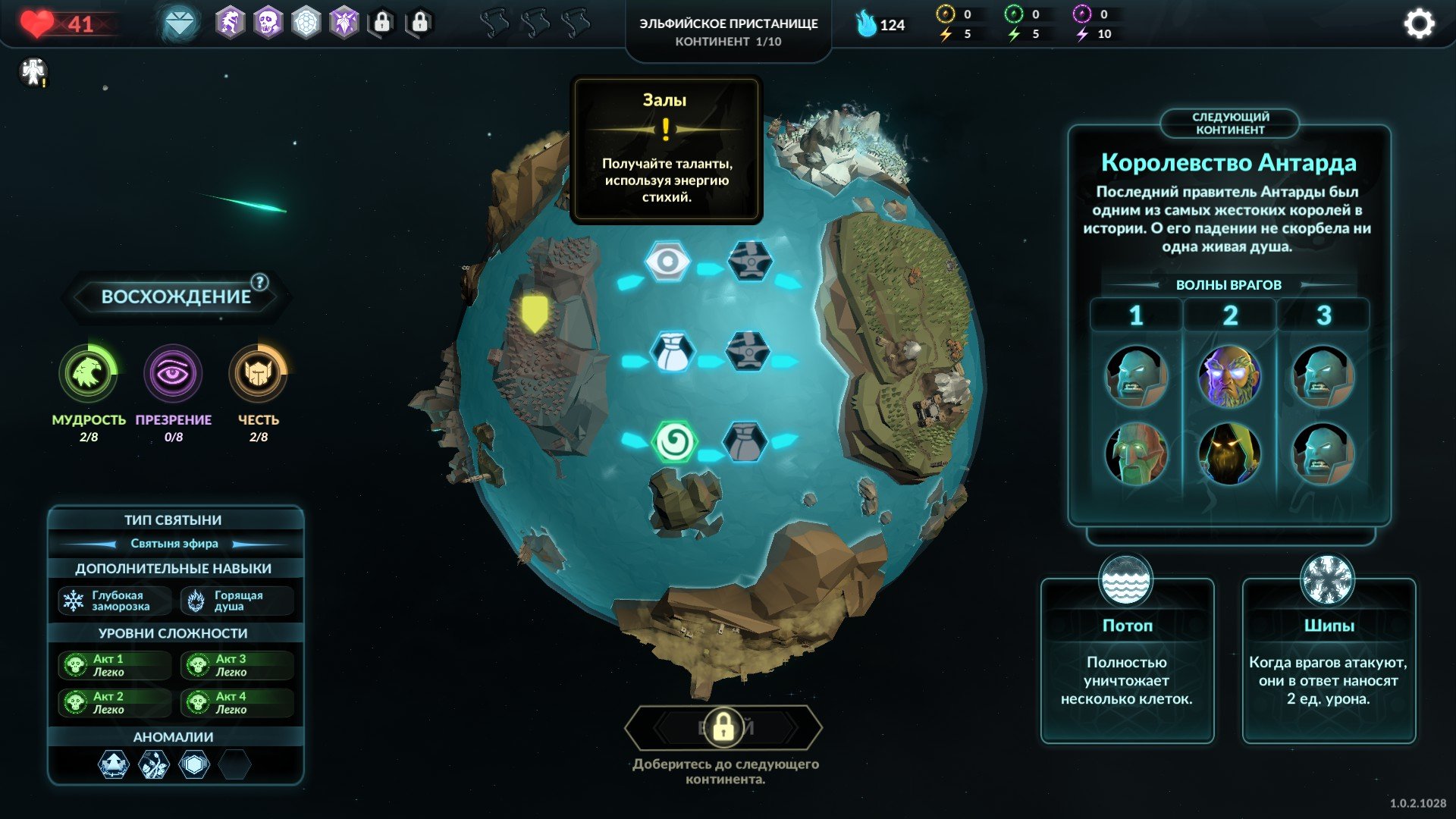Viewport: 1456px width, 819px height.
Task: Open settings with the gear icon
Action: click(1419, 24)
